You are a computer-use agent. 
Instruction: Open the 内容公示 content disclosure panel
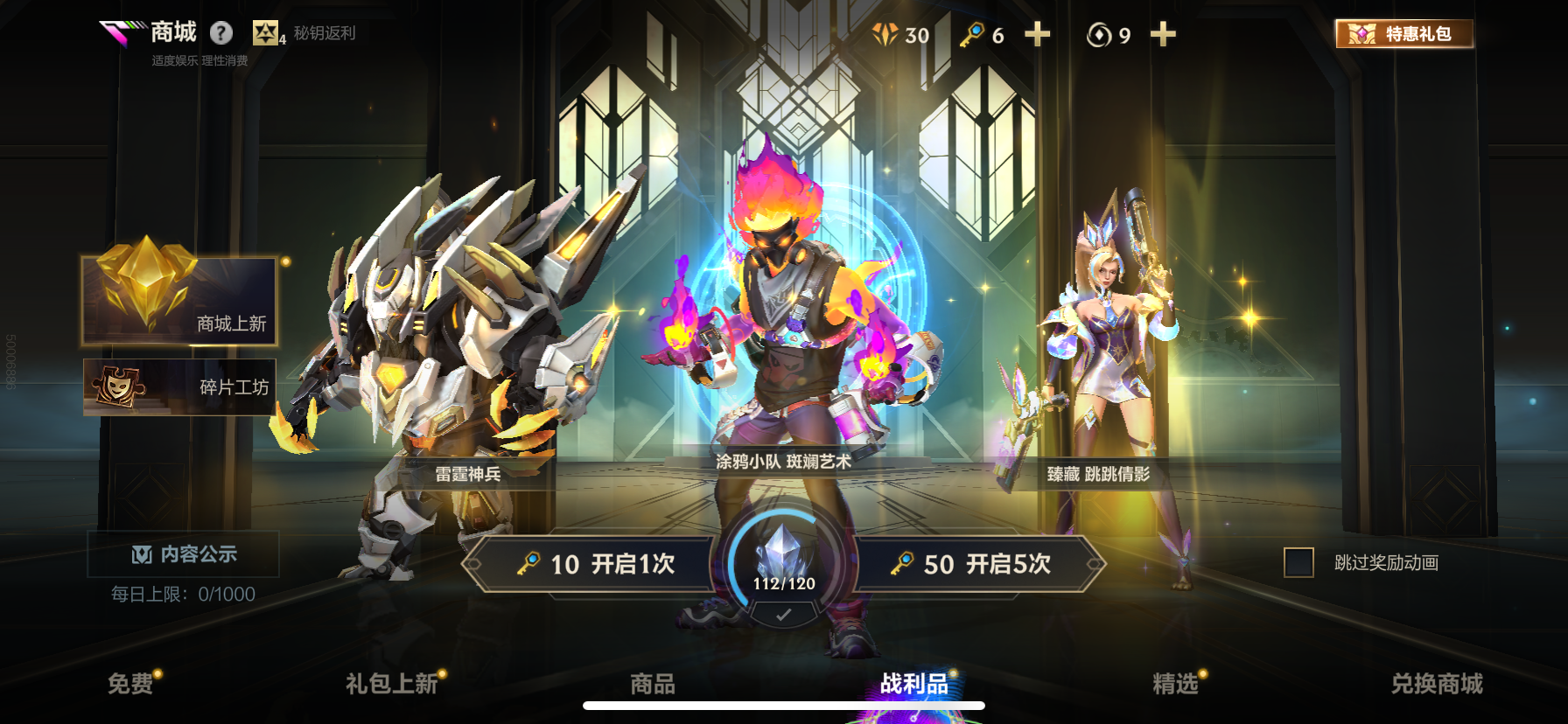coord(185,553)
